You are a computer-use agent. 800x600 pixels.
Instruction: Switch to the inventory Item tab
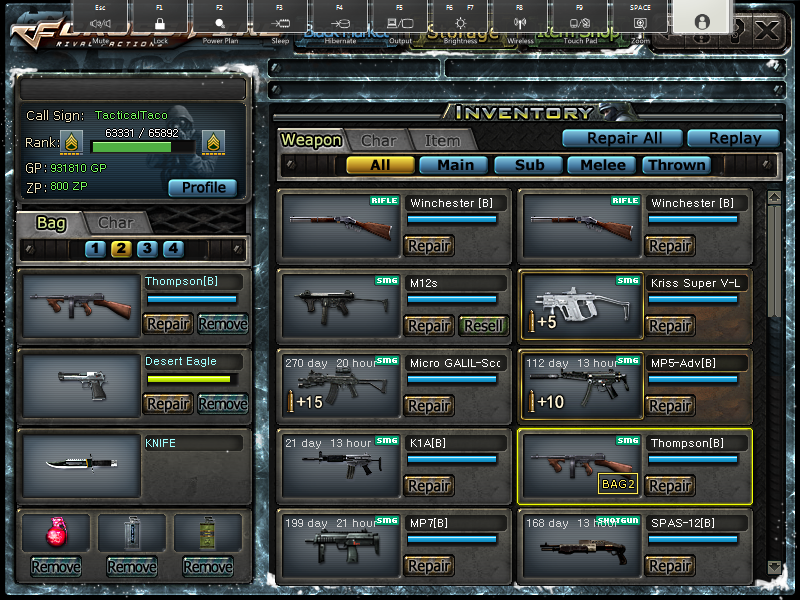pos(441,141)
